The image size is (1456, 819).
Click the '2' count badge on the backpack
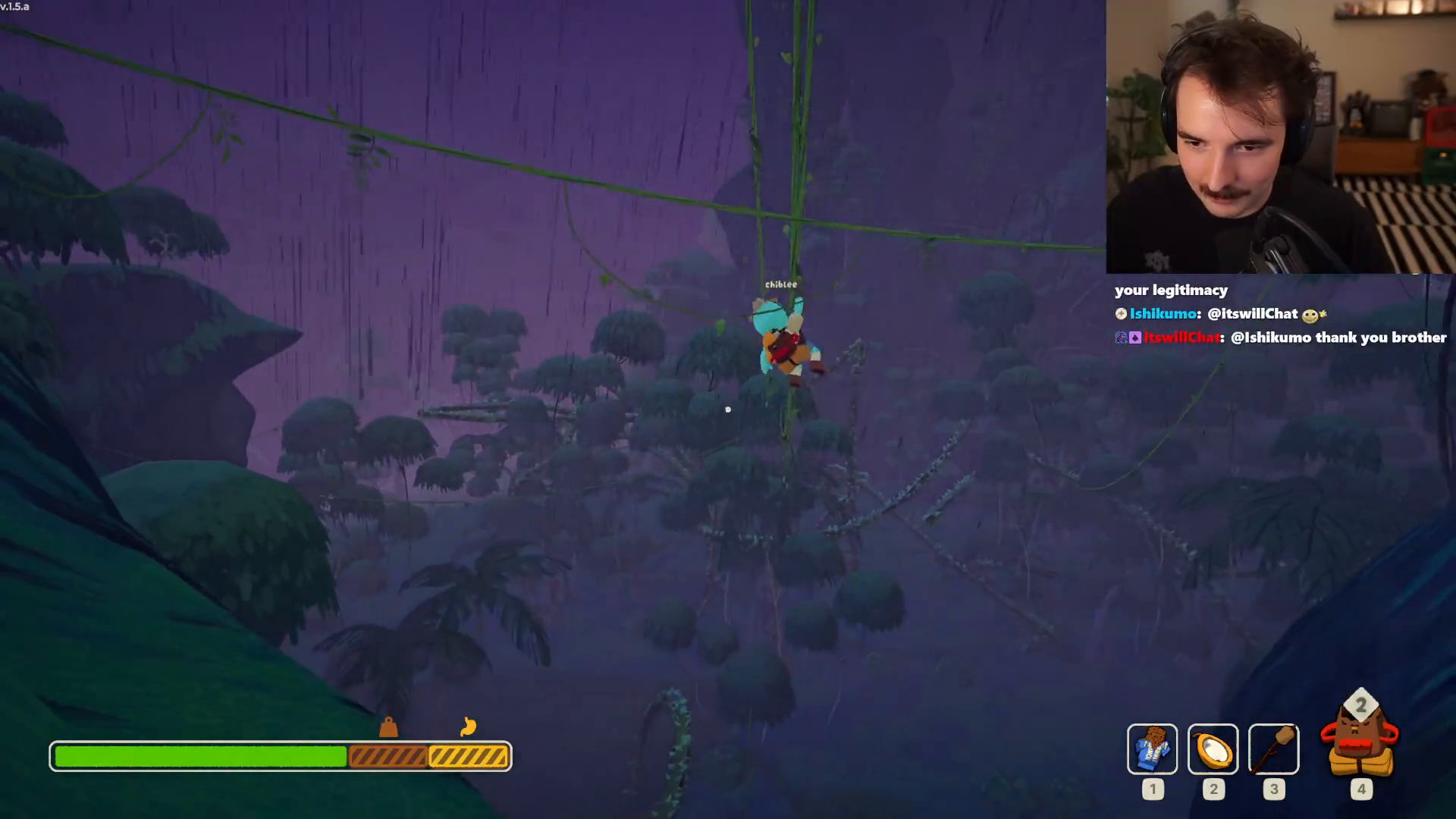point(1363,706)
